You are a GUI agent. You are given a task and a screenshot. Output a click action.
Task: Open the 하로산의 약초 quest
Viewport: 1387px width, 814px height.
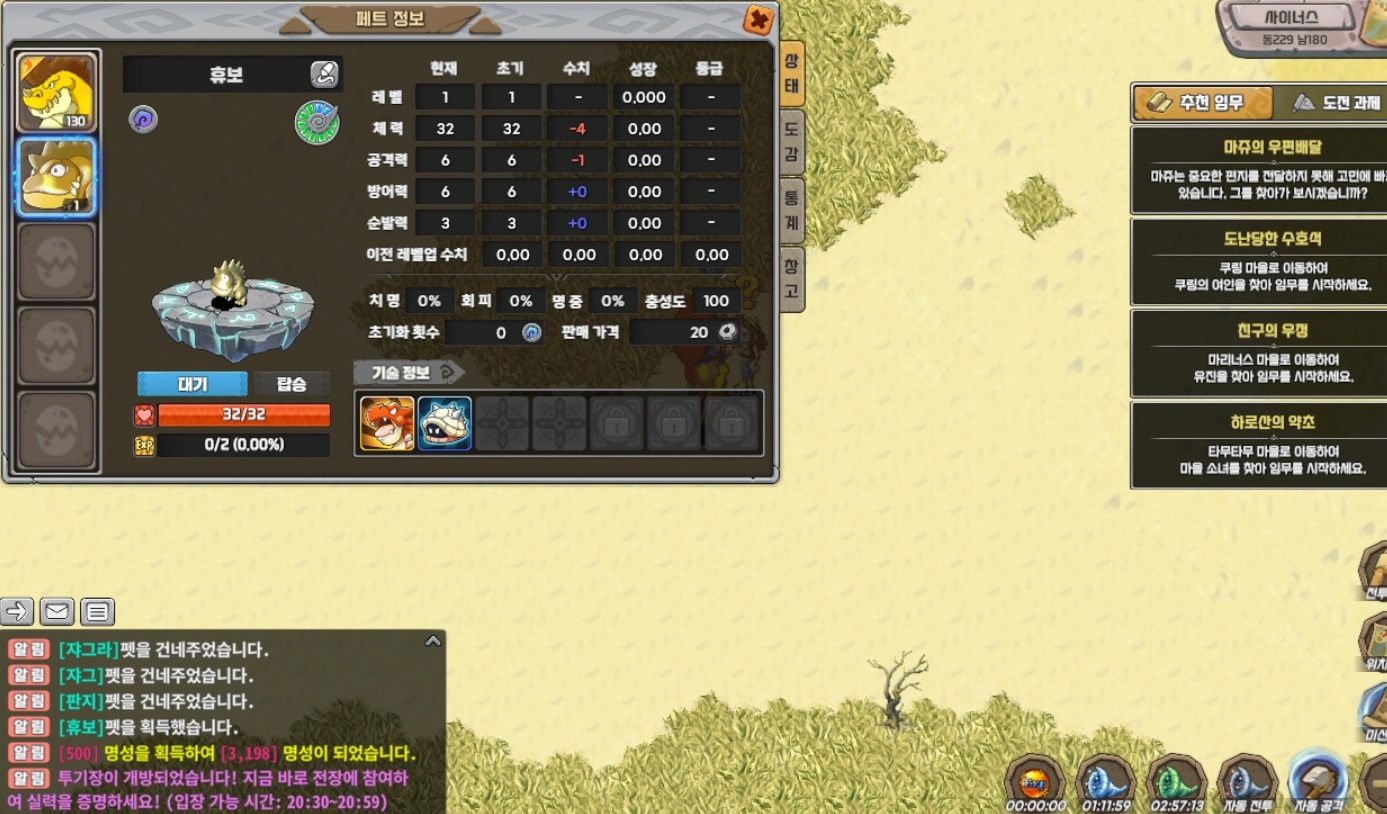point(1258,445)
